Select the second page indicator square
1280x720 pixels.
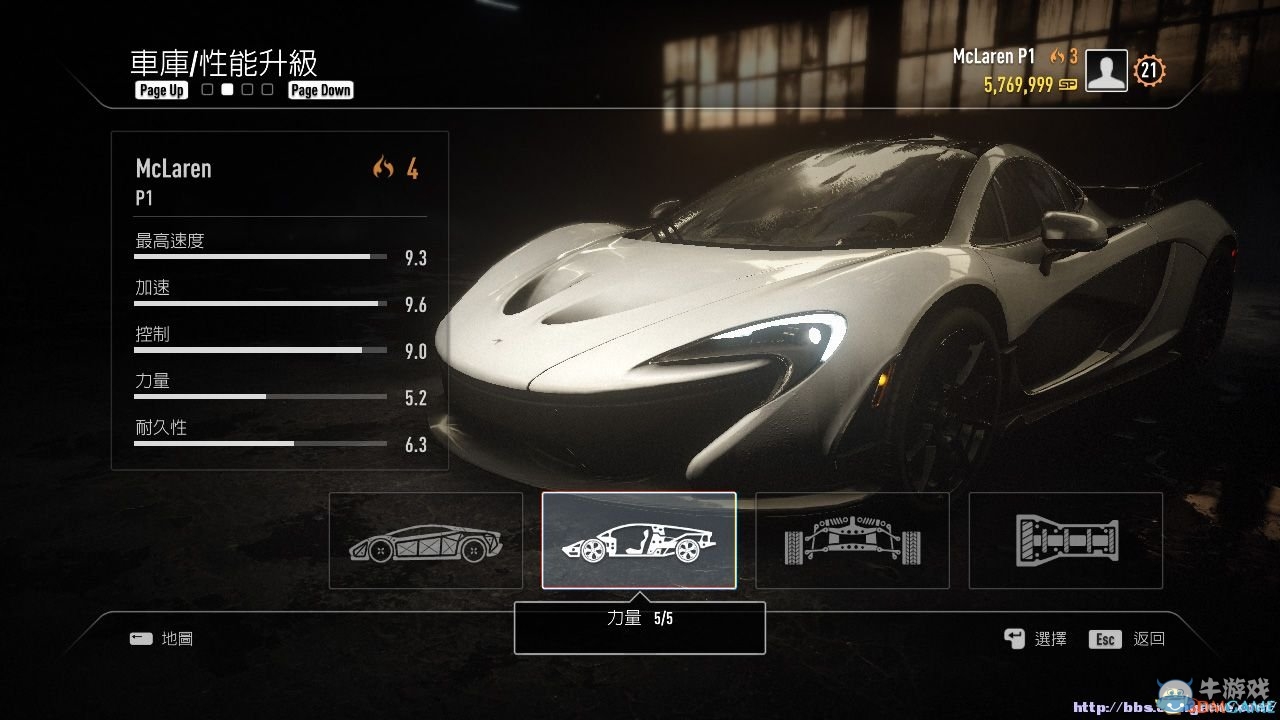pyautogui.click(x=226, y=89)
